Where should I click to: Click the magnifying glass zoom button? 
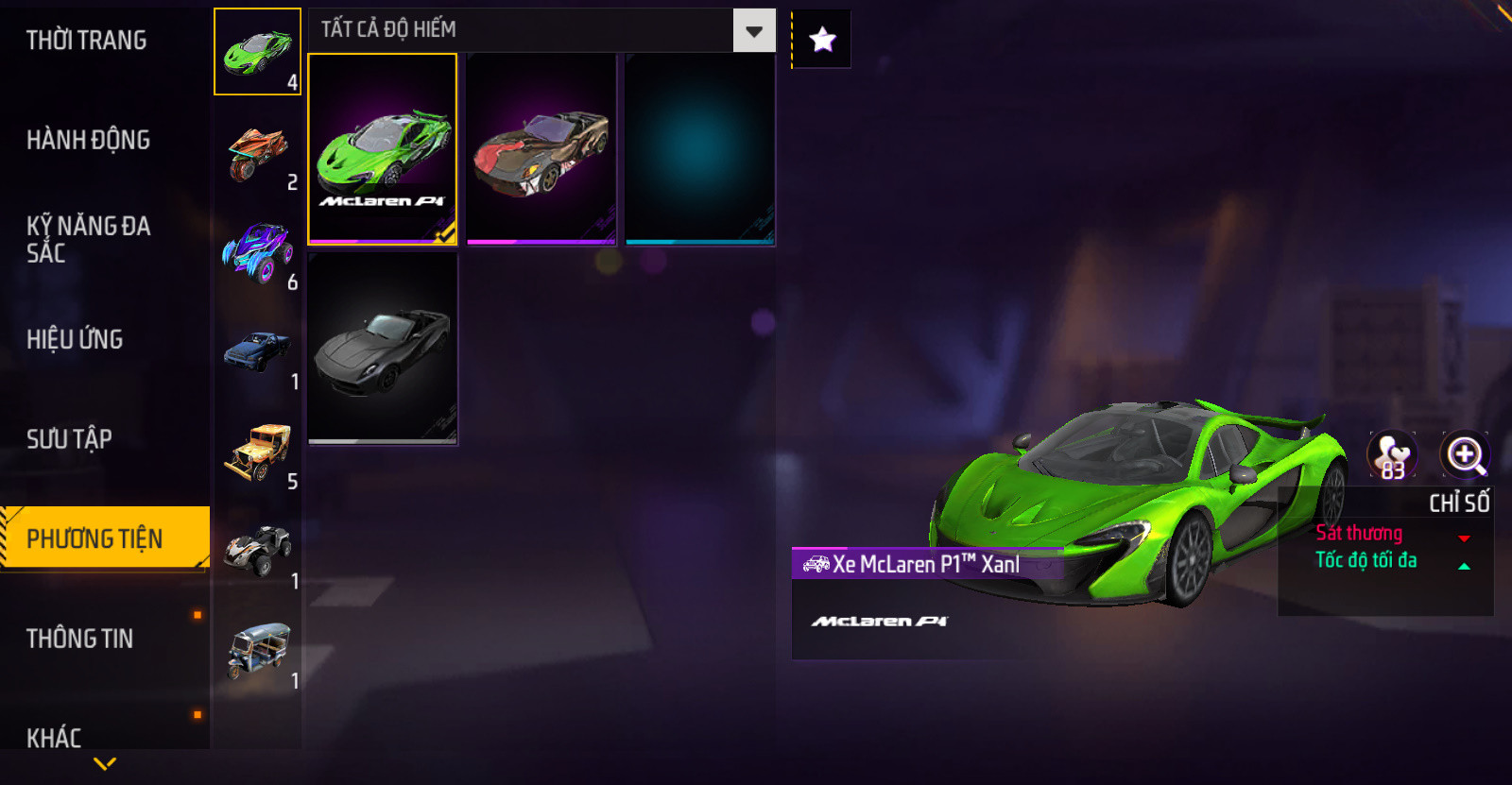click(x=1465, y=455)
